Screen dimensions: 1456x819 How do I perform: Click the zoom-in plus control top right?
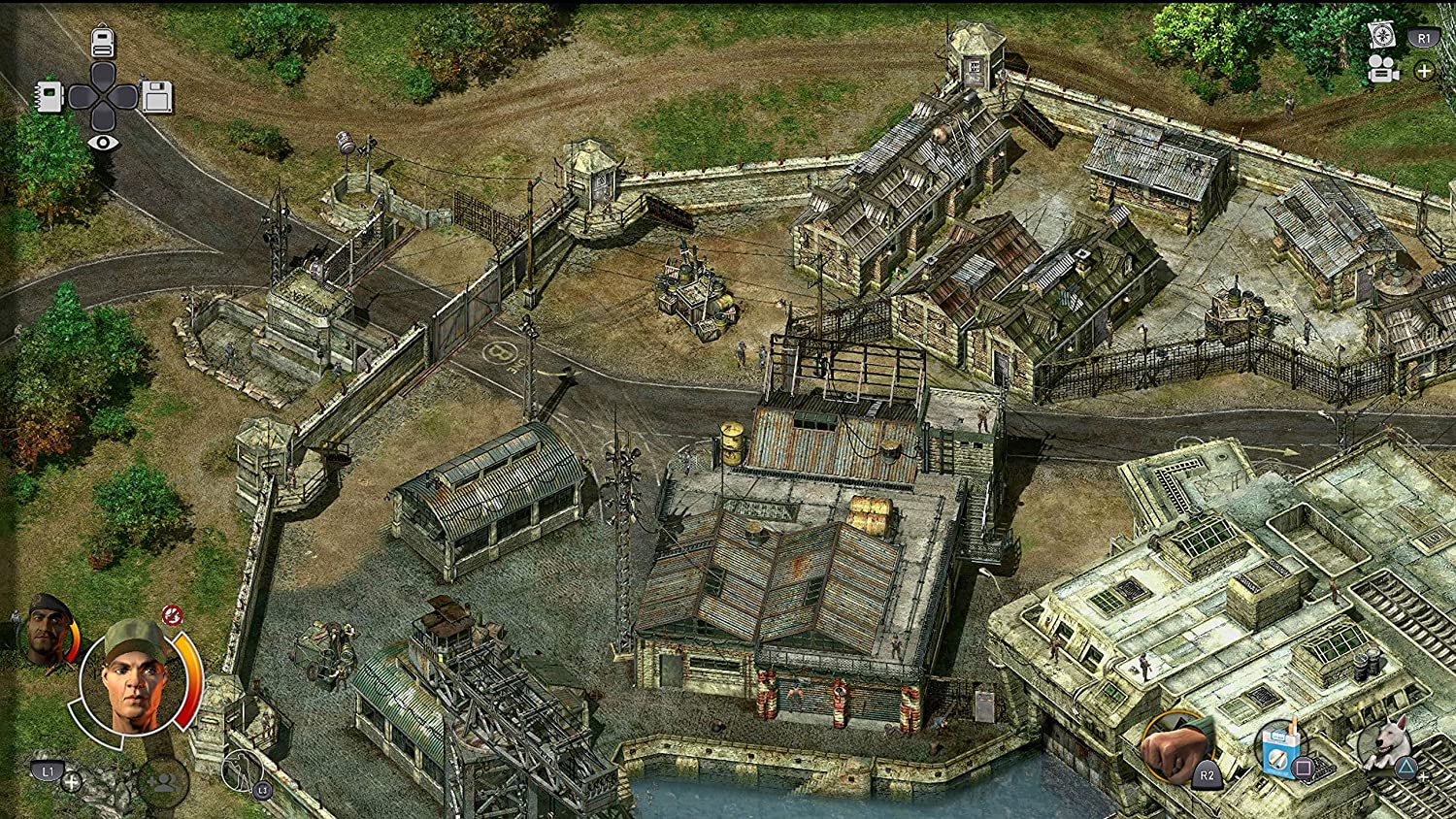point(1424,70)
